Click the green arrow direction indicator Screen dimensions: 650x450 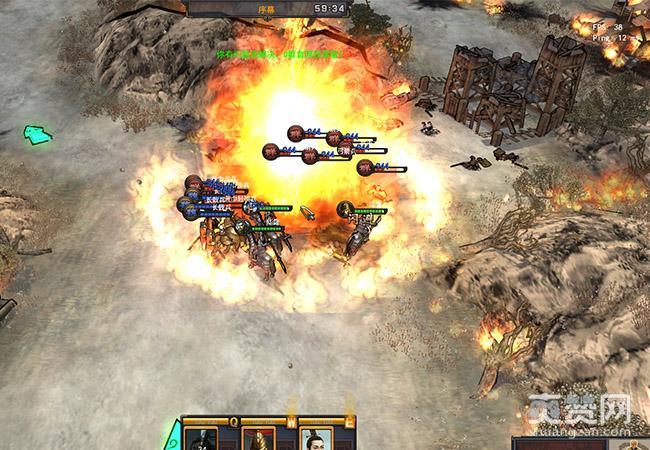pos(38,133)
